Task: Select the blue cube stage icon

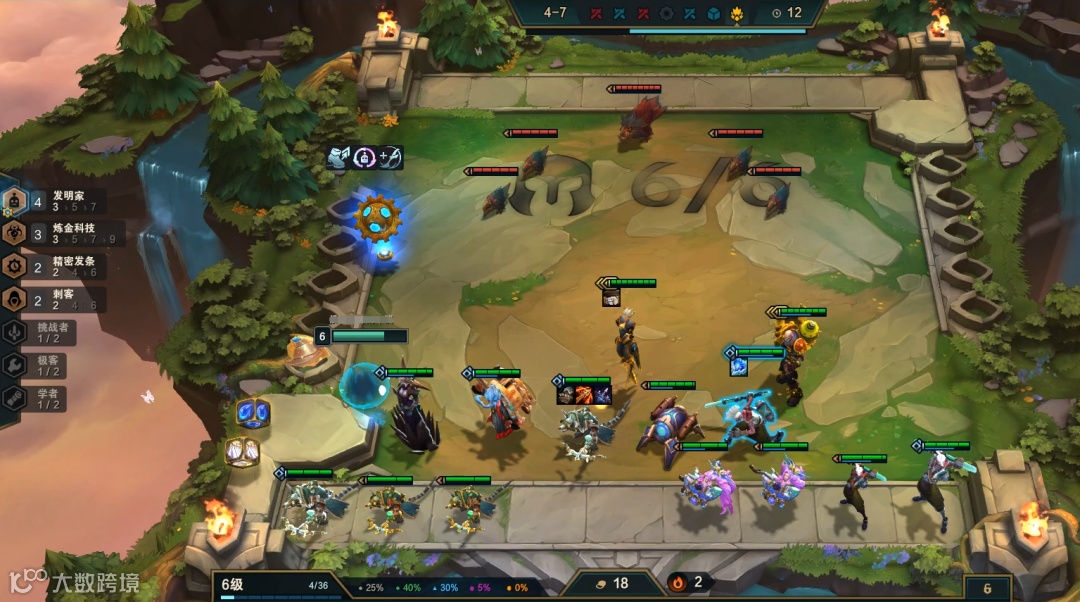Action: pos(714,14)
